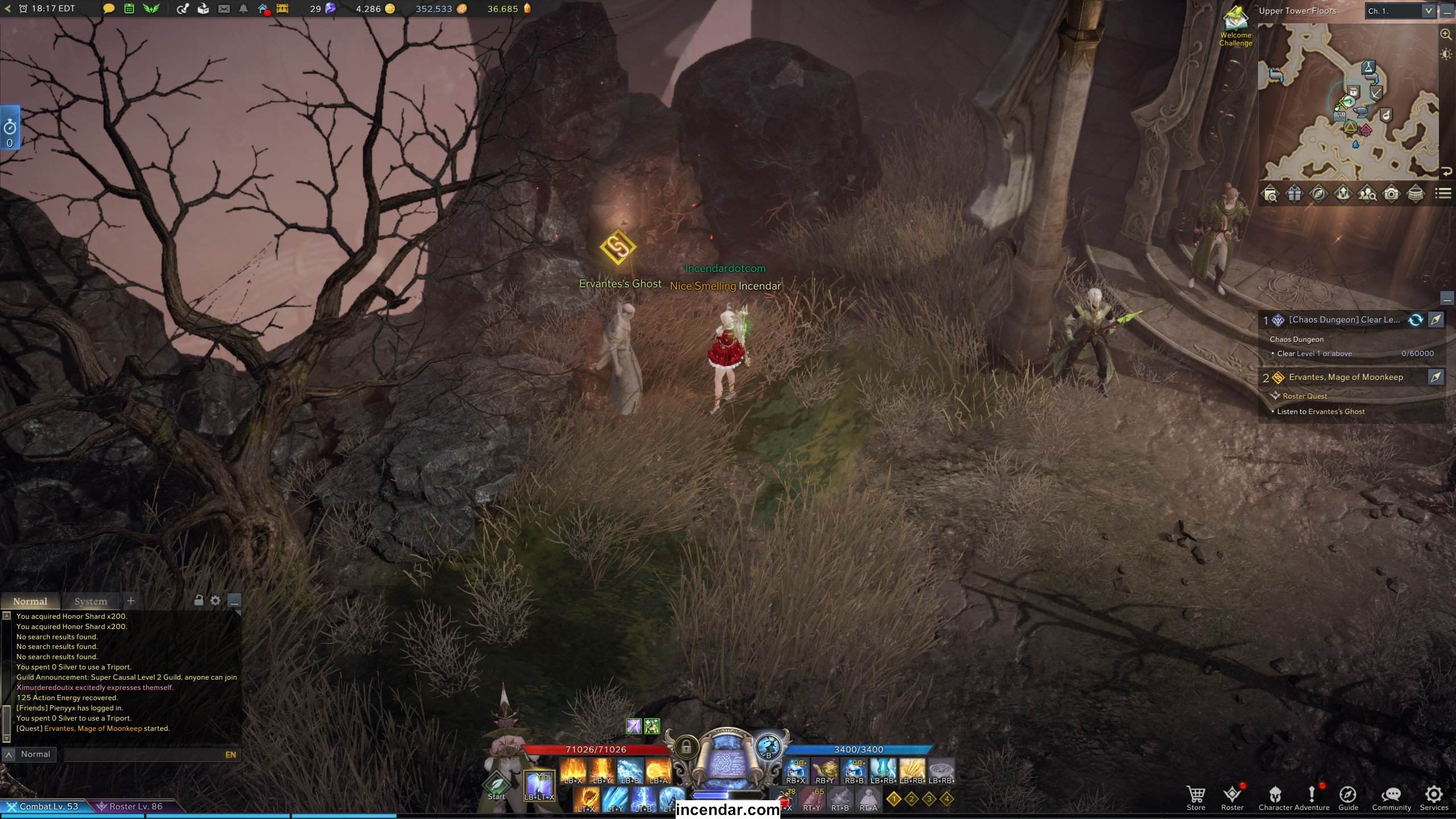Image resolution: width=1456 pixels, height=819 pixels.
Task: Open the treasure chest icon in top bar
Action: 283,9
